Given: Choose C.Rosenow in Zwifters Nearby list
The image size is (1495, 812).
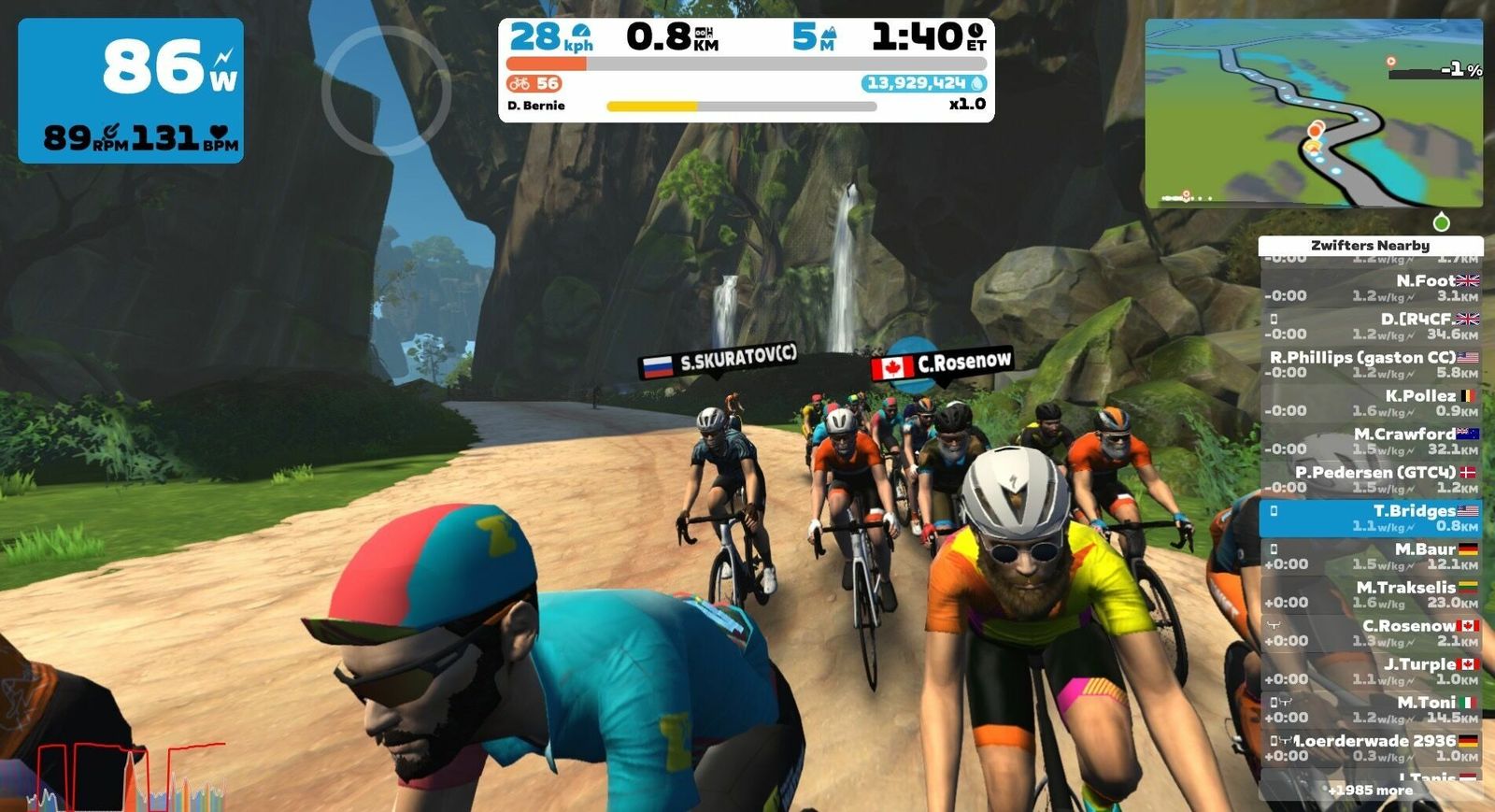Looking at the screenshot, I should coord(1370,633).
